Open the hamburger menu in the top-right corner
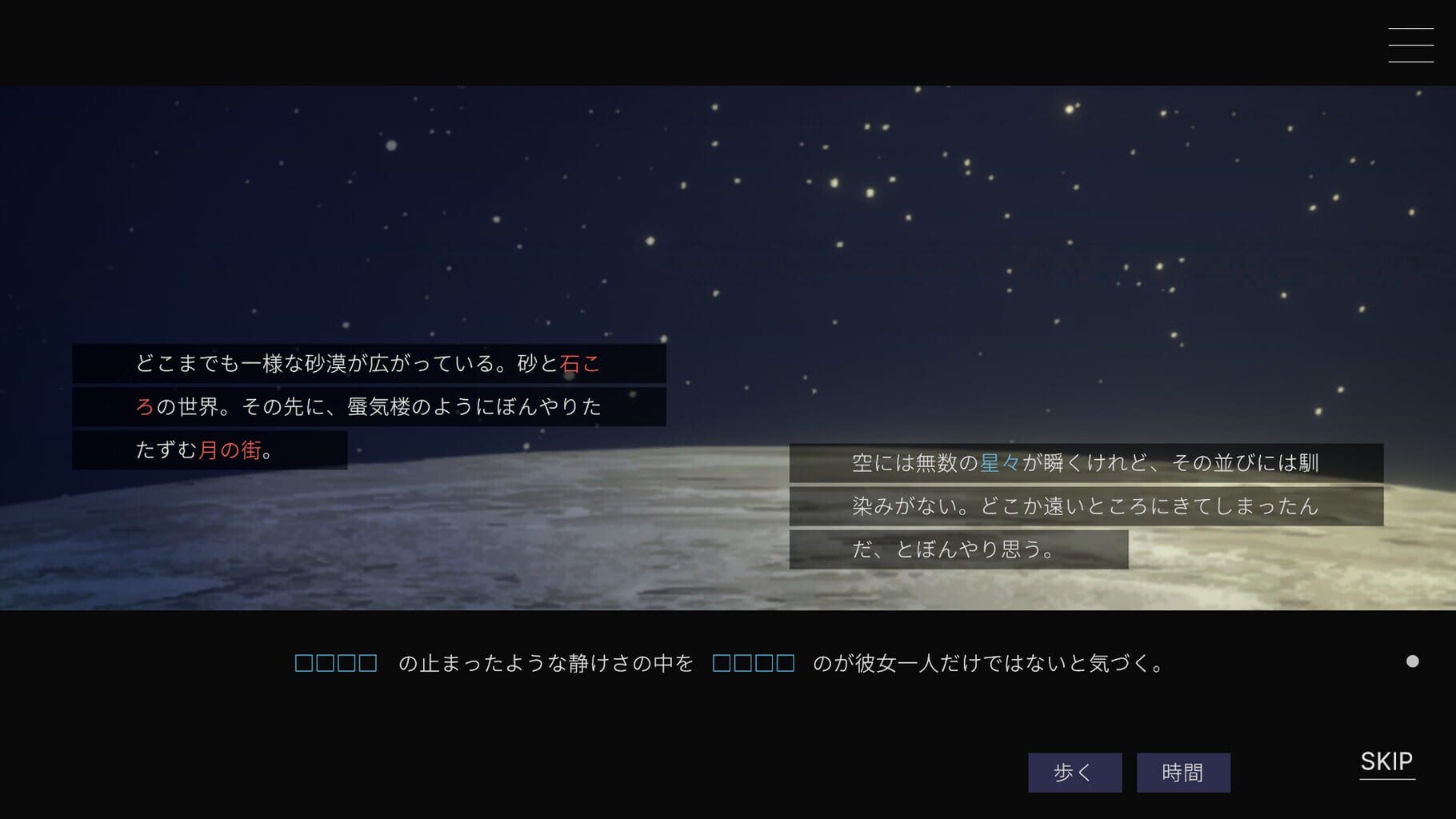Screen dimensions: 1456x819 (x=1410, y=46)
